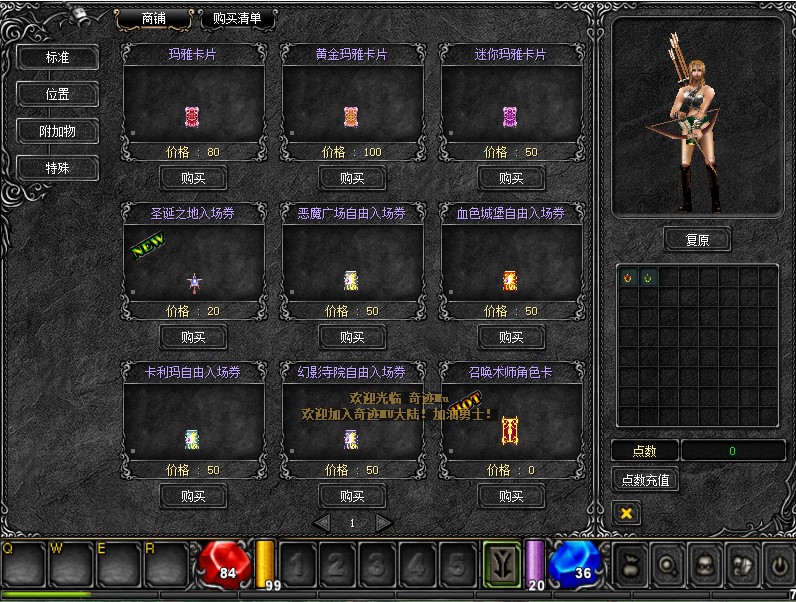Open the 附加物 category
This screenshot has width=796, height=602.
tap(57, 131)
